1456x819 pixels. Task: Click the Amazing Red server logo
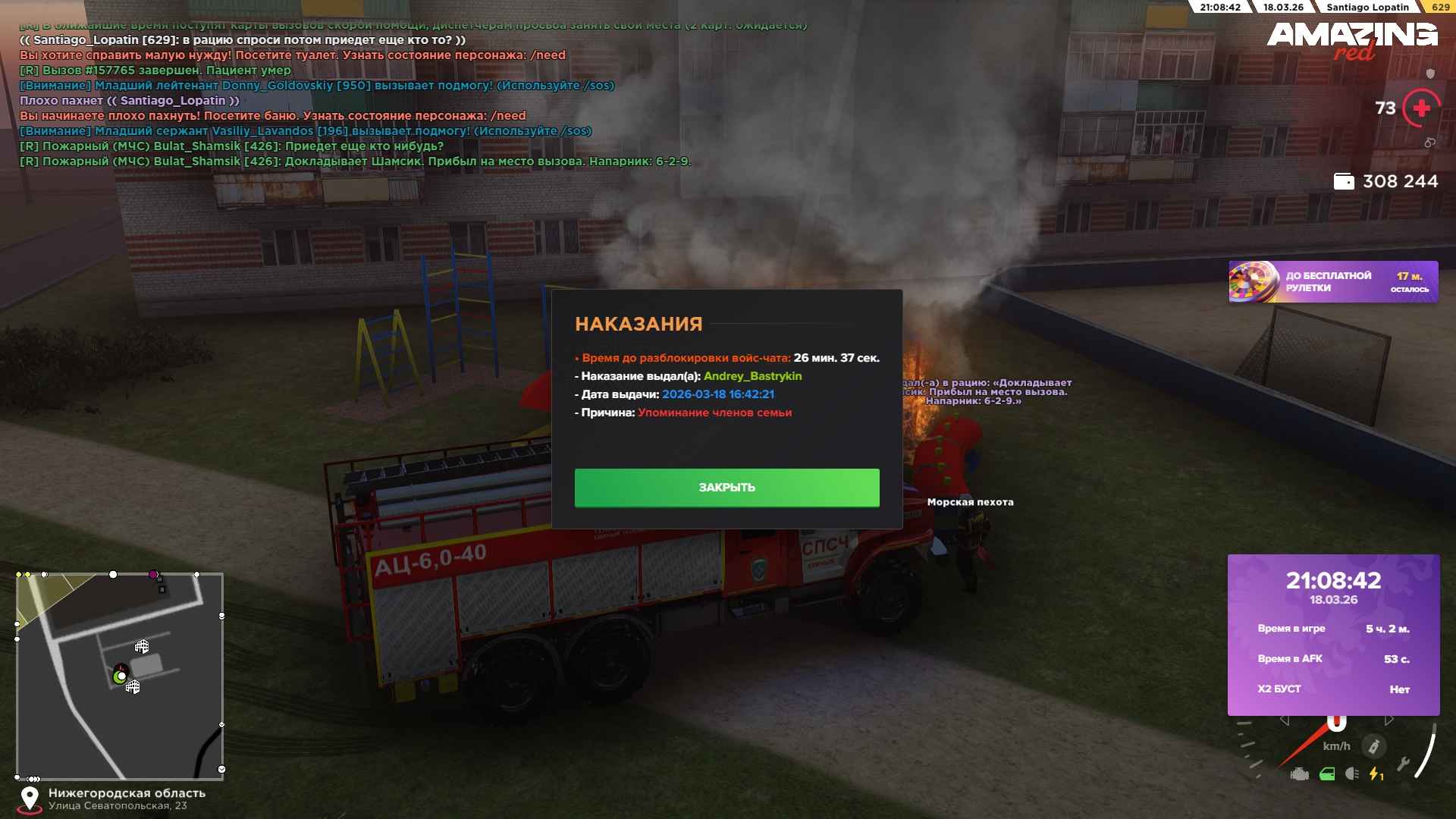tap(1351, 39)
